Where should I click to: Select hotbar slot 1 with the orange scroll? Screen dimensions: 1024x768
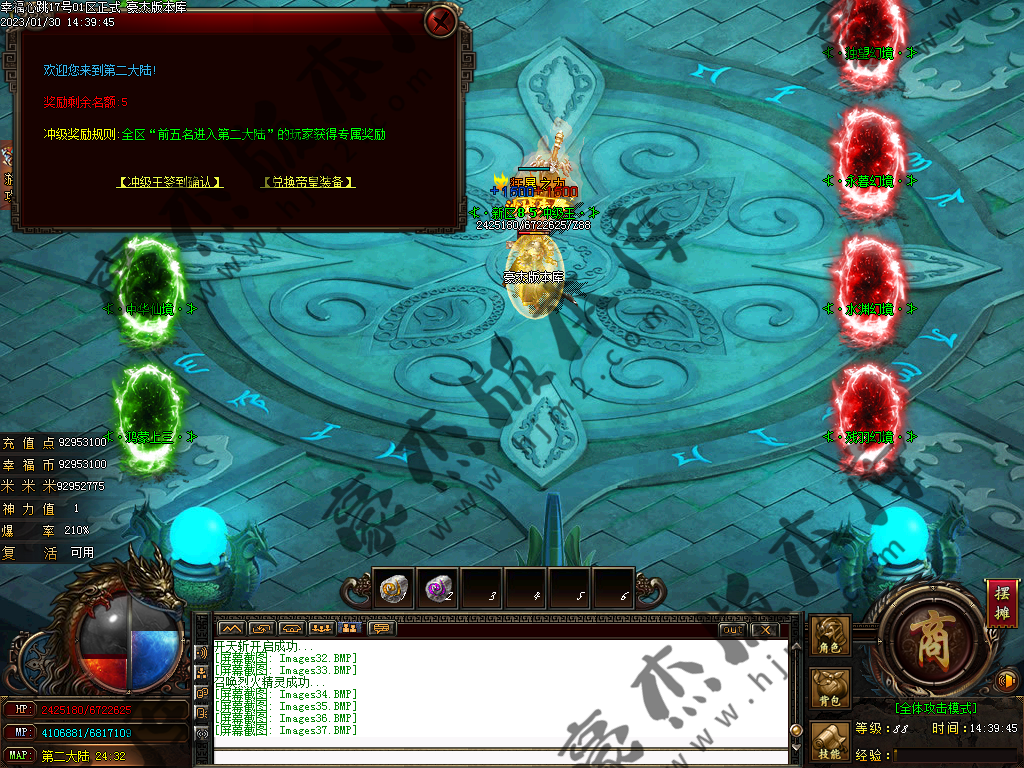tap(393, 588)
